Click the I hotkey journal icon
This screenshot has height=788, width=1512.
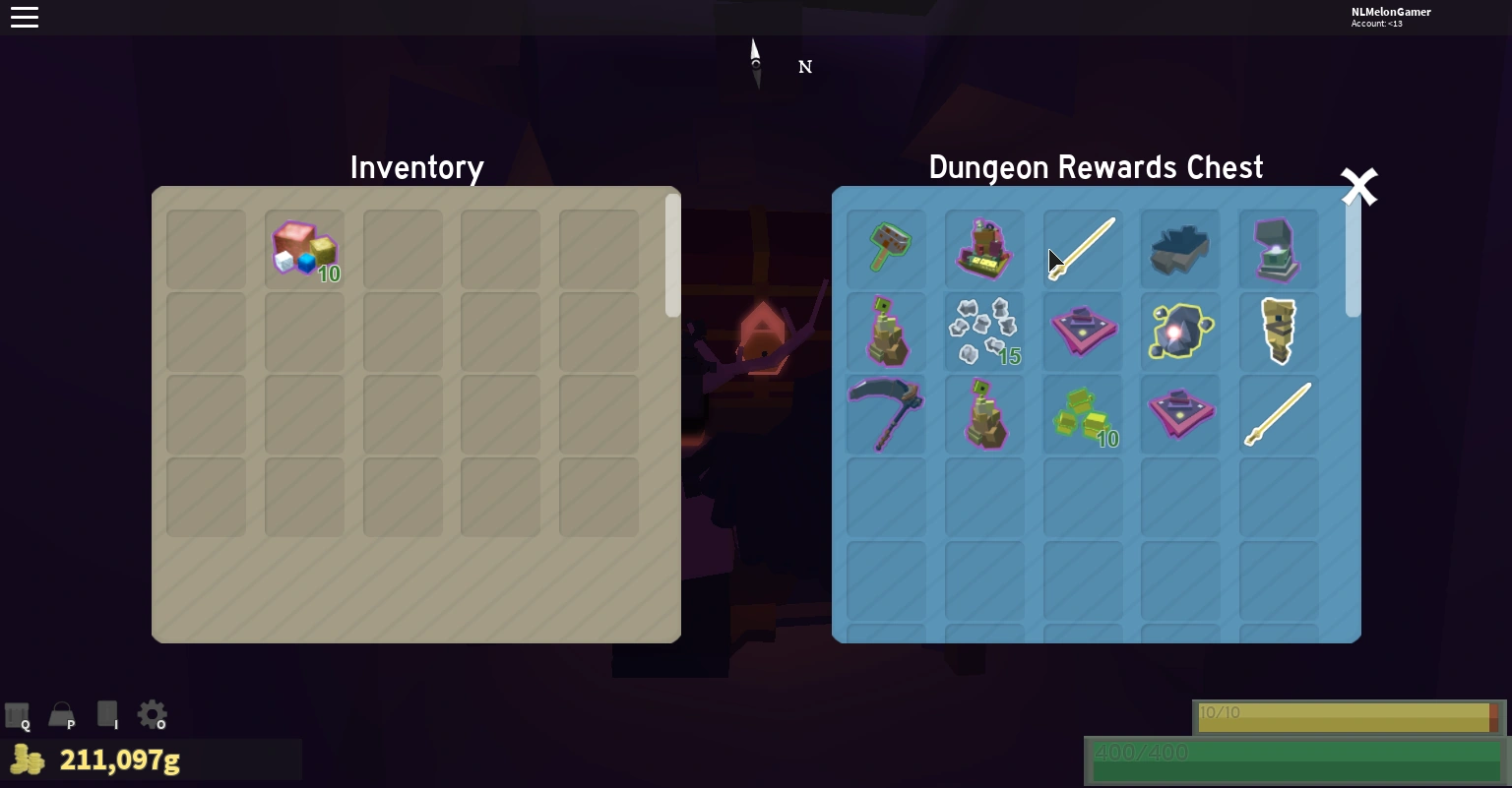pos(106,714)
